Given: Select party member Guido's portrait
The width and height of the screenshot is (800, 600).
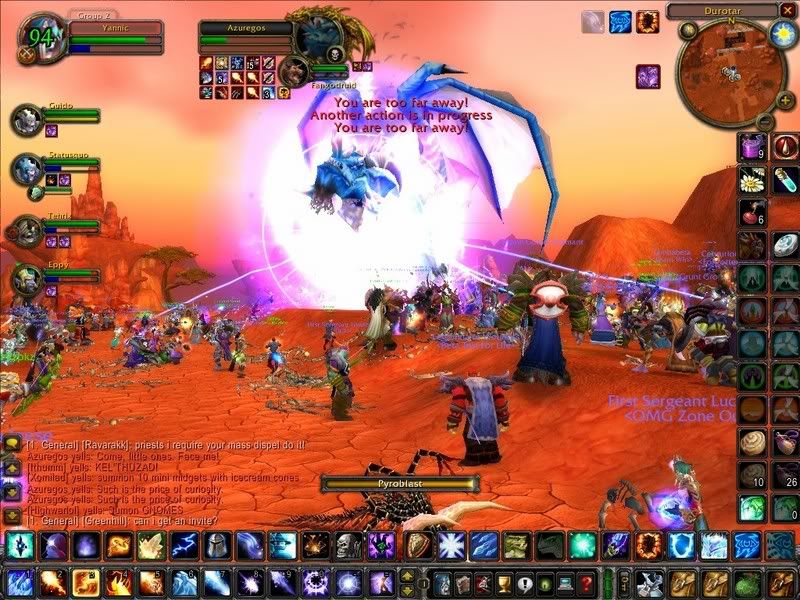Looking at the screenshot, I should (25, 119).
